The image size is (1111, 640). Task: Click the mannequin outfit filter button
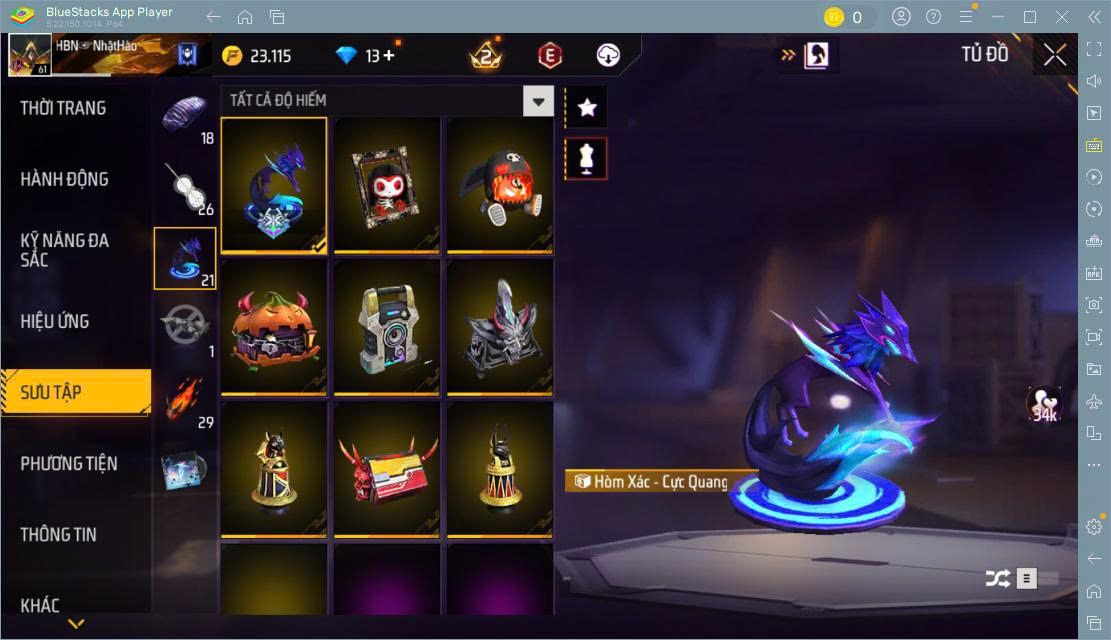587,158
